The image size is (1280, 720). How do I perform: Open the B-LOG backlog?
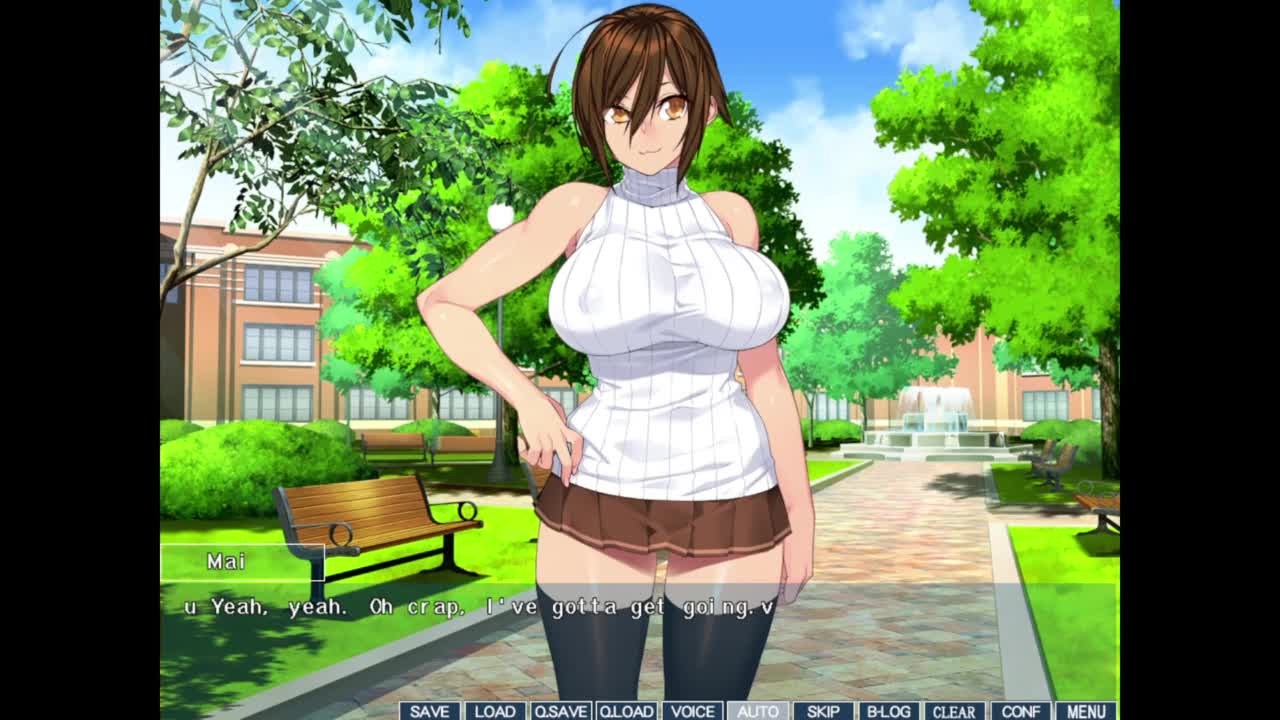(x=888, y=711)
